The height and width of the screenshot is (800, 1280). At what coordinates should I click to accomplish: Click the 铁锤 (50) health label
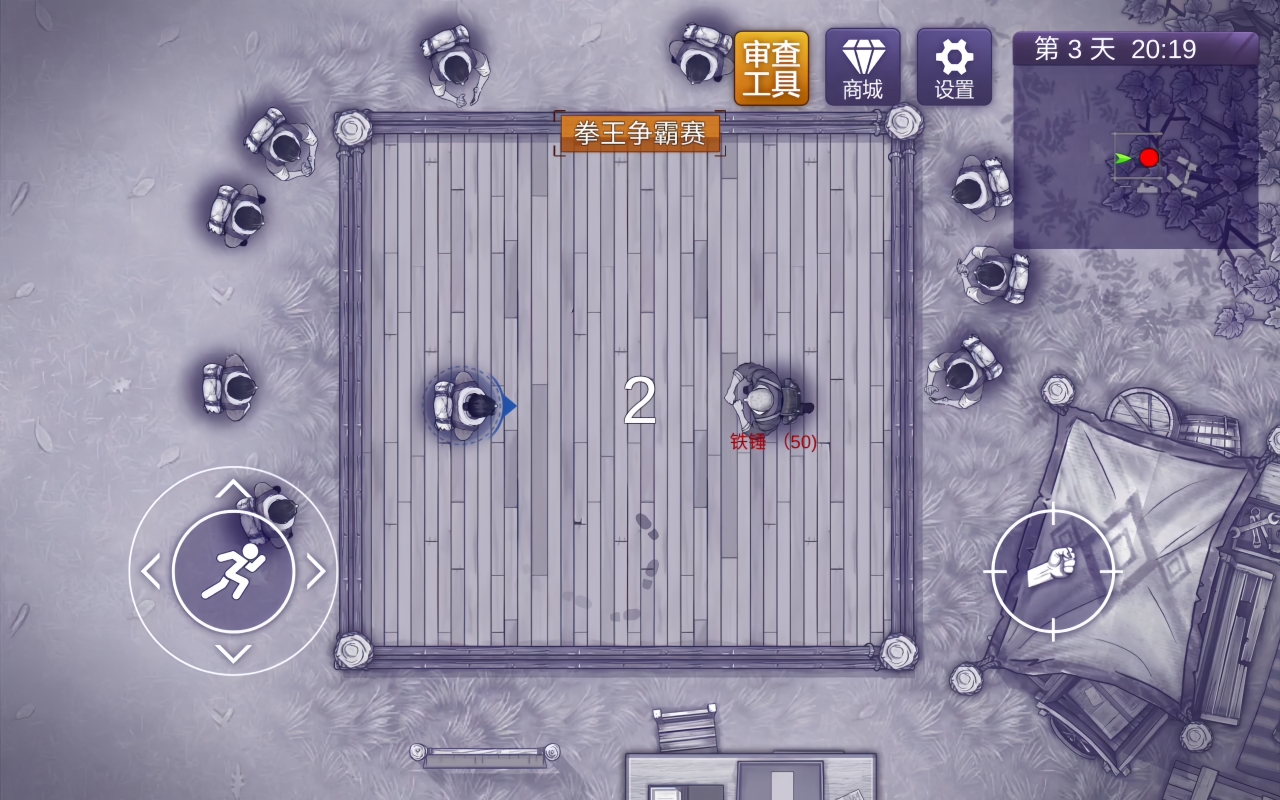(775, 440)
